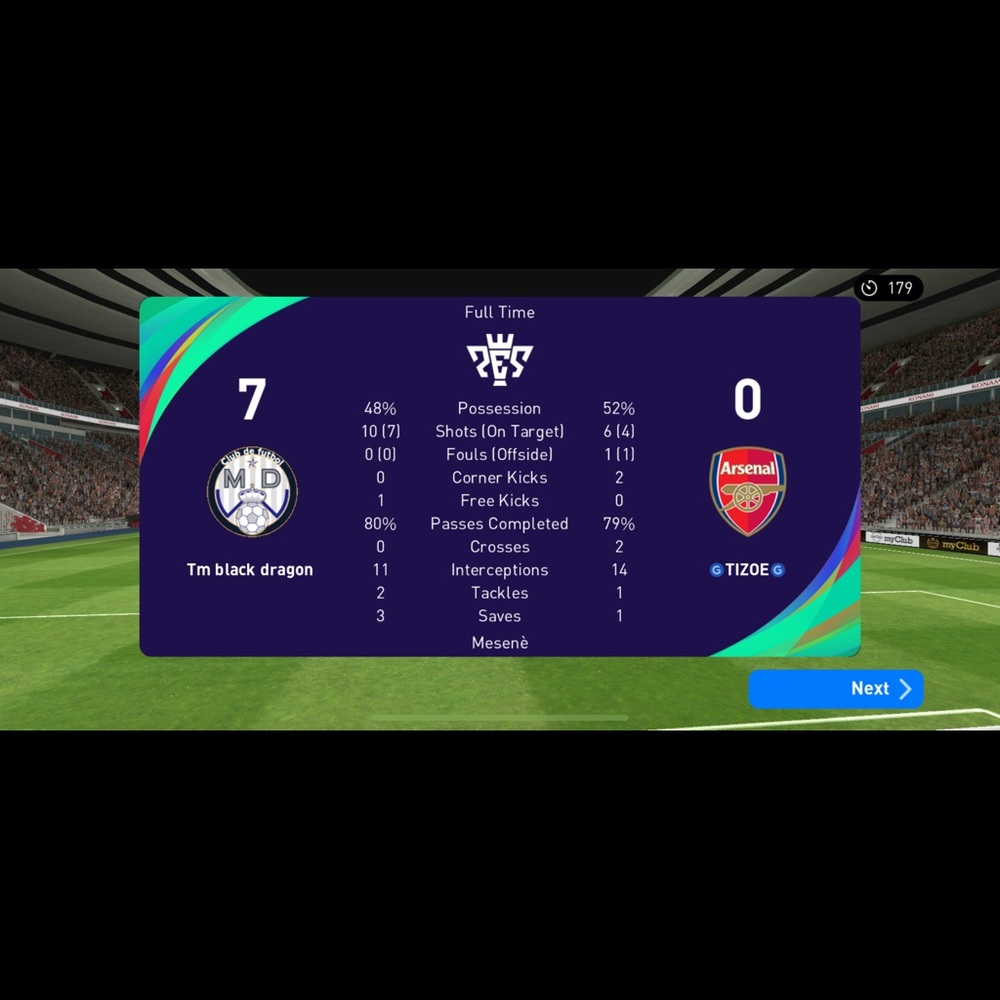Tap the Next button
The width and height of the screenshot is (1000, 1000).
[x=836, y=689]
